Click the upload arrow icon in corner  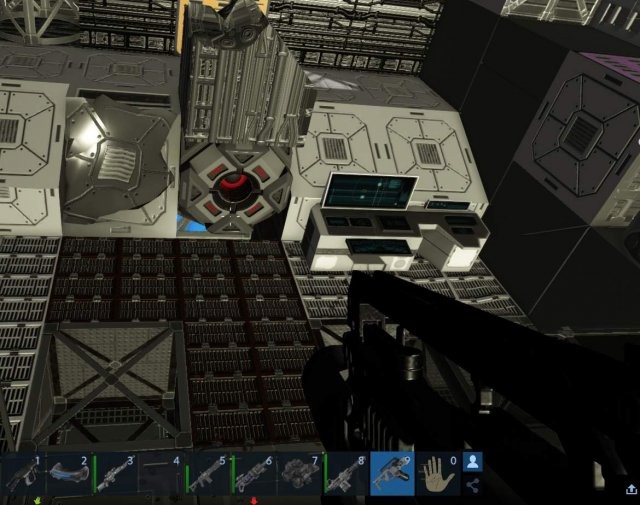tap(631, 489)
